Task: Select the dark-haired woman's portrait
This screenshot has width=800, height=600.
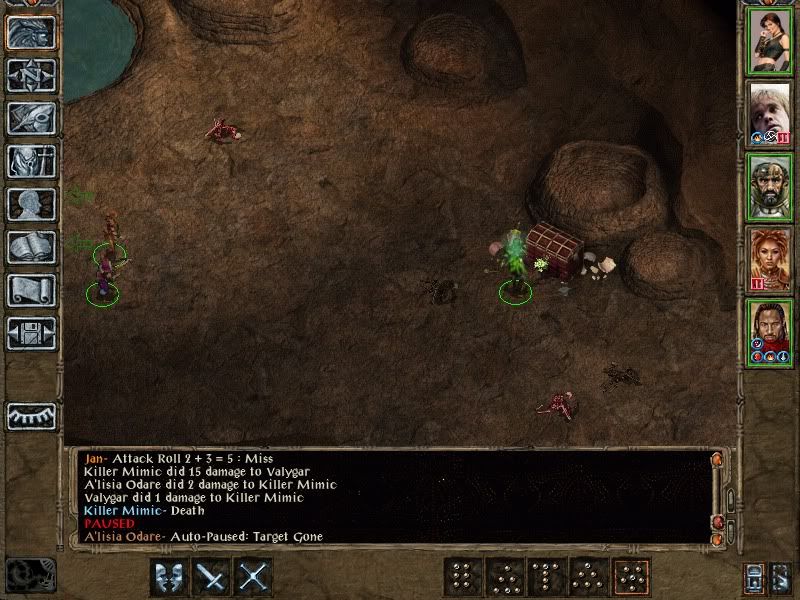Action: 770,41
